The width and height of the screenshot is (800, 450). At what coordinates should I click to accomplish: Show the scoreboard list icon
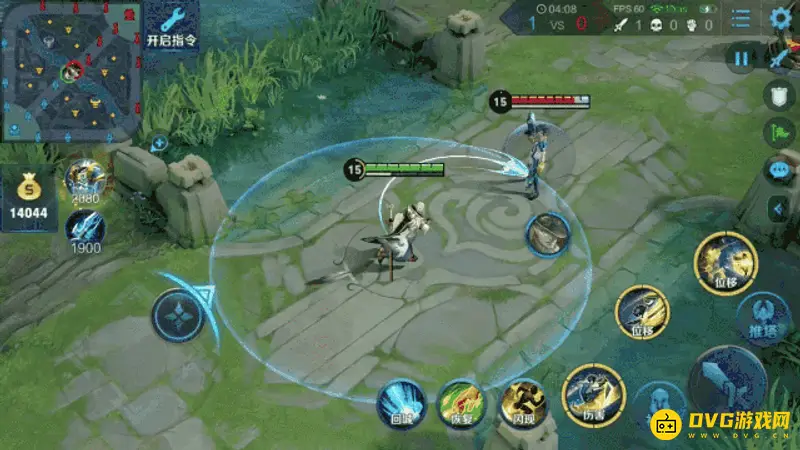[x=741, y=18]
